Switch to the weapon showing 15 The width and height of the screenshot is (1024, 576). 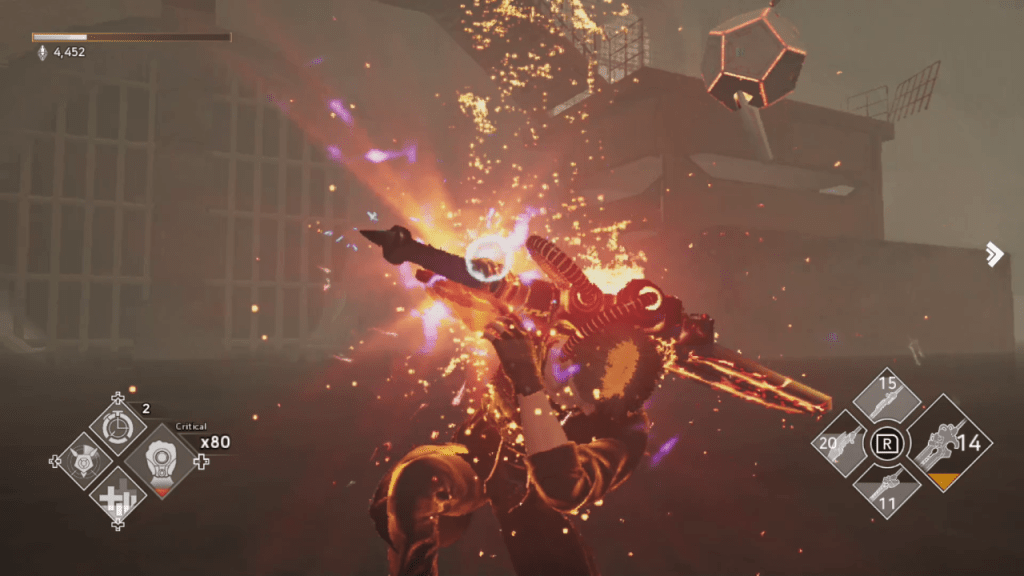(x=885, y=402)
